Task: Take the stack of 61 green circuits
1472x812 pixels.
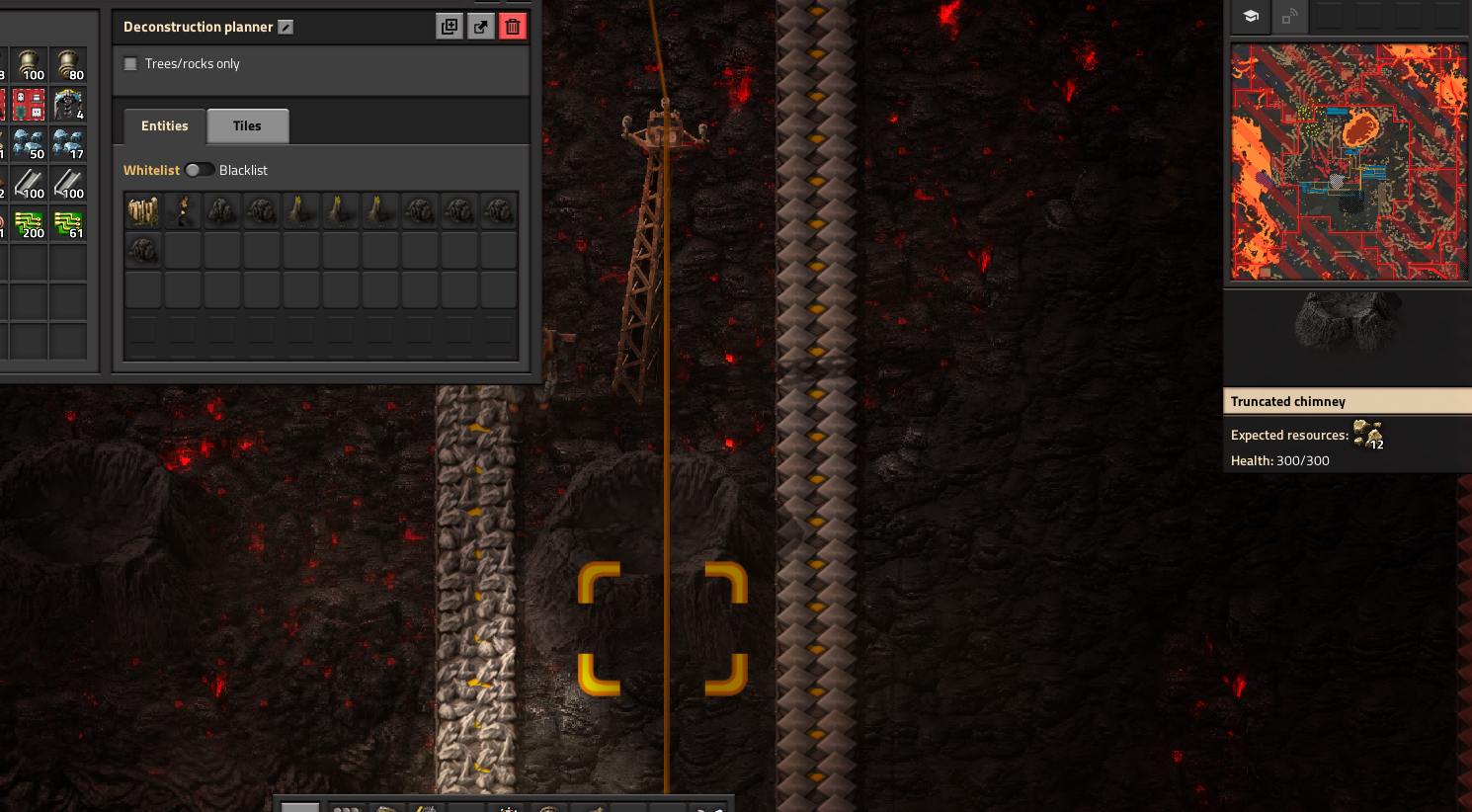Action: point(68,223)
